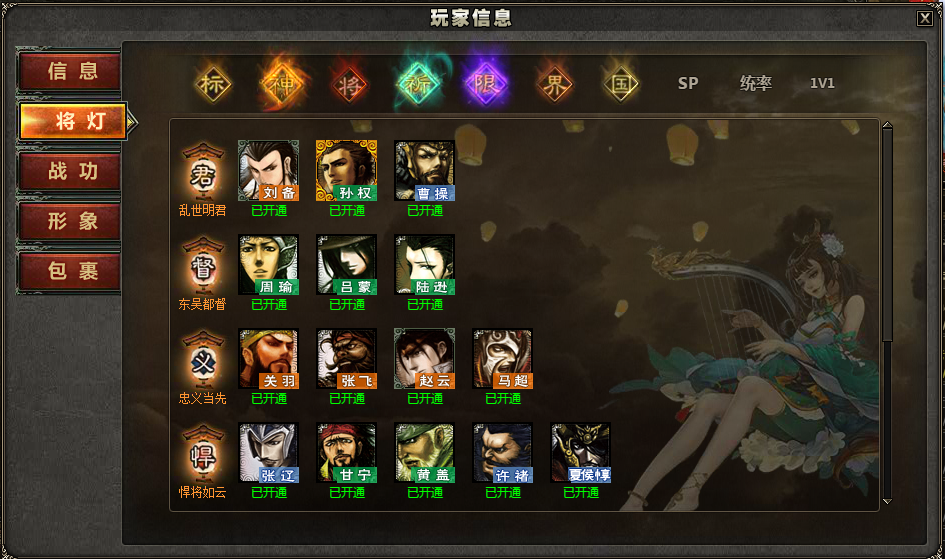Click the 曹操 general portrait
The height and width of the screenshot is (559, 945).
[x=424, y=170]
